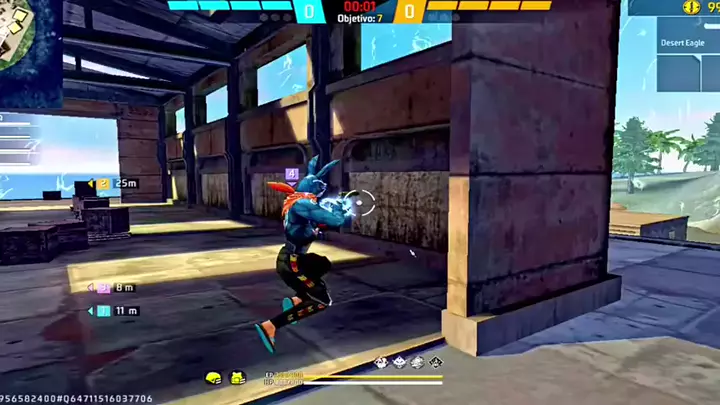The height and width of the screenshot is (405, 720).
Task: Tap the yellow helmet armor icon
Action: coord(212,377)
